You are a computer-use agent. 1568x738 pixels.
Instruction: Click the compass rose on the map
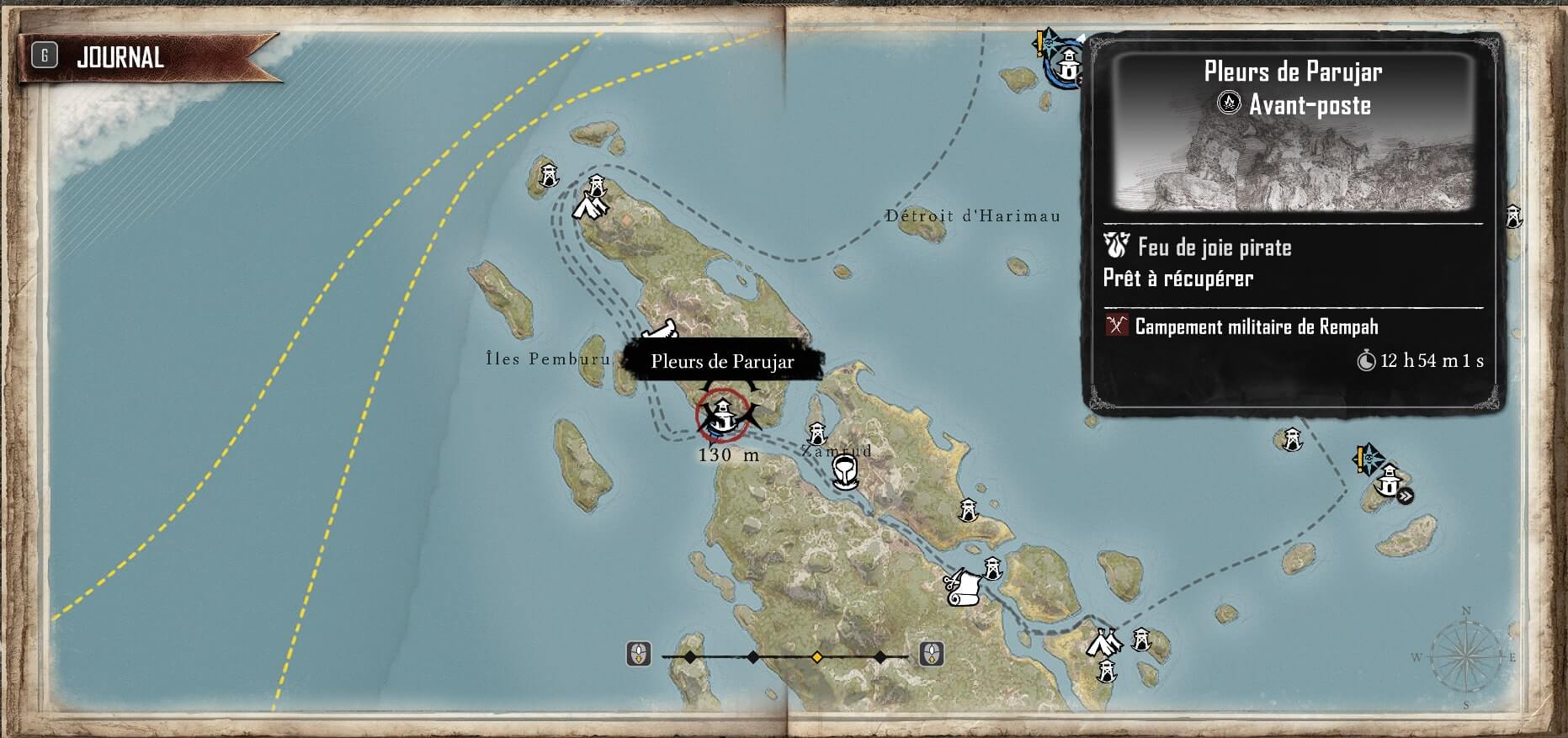click(1465, 656)
